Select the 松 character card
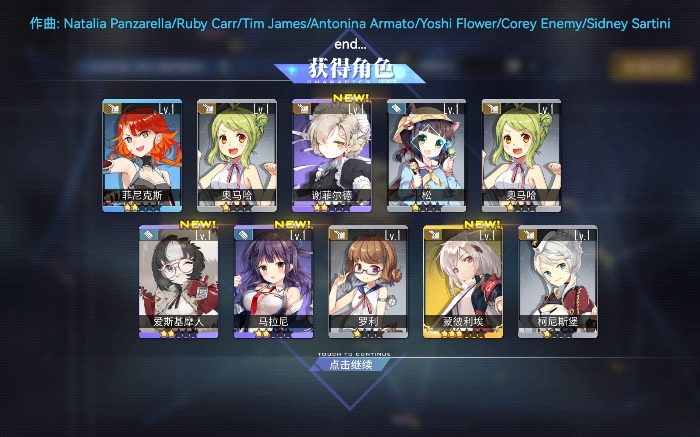The width and height of the screenshot is (700, 437). 426,155
